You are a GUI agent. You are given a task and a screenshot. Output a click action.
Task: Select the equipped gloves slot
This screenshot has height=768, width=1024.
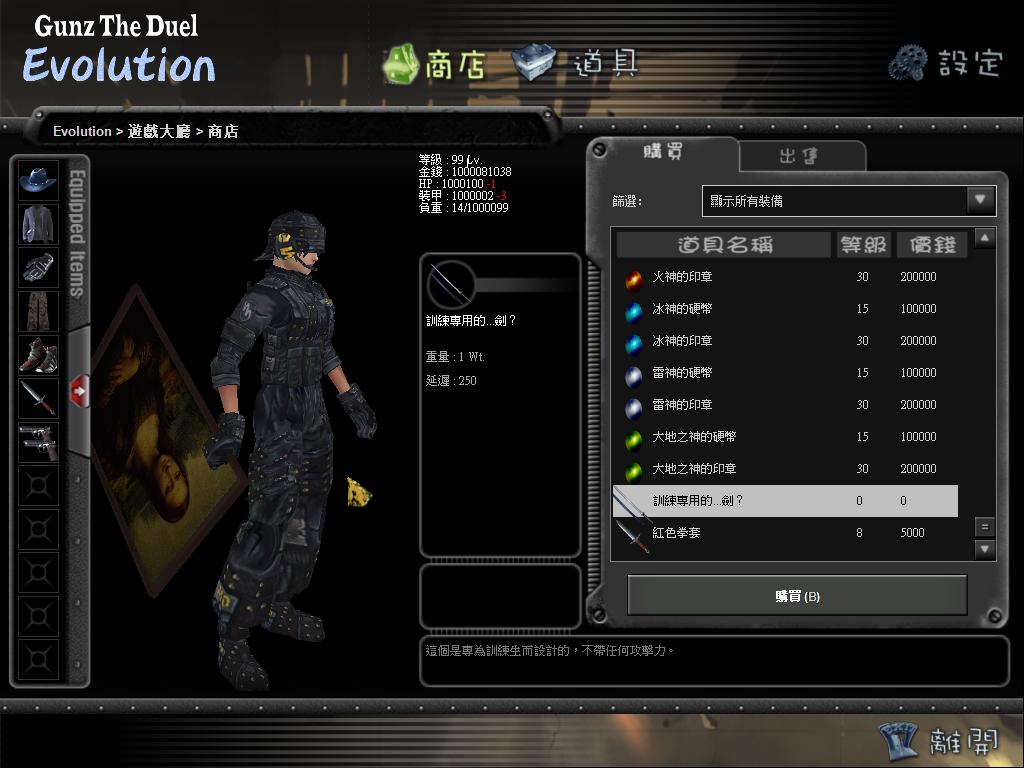click(39, 268)
